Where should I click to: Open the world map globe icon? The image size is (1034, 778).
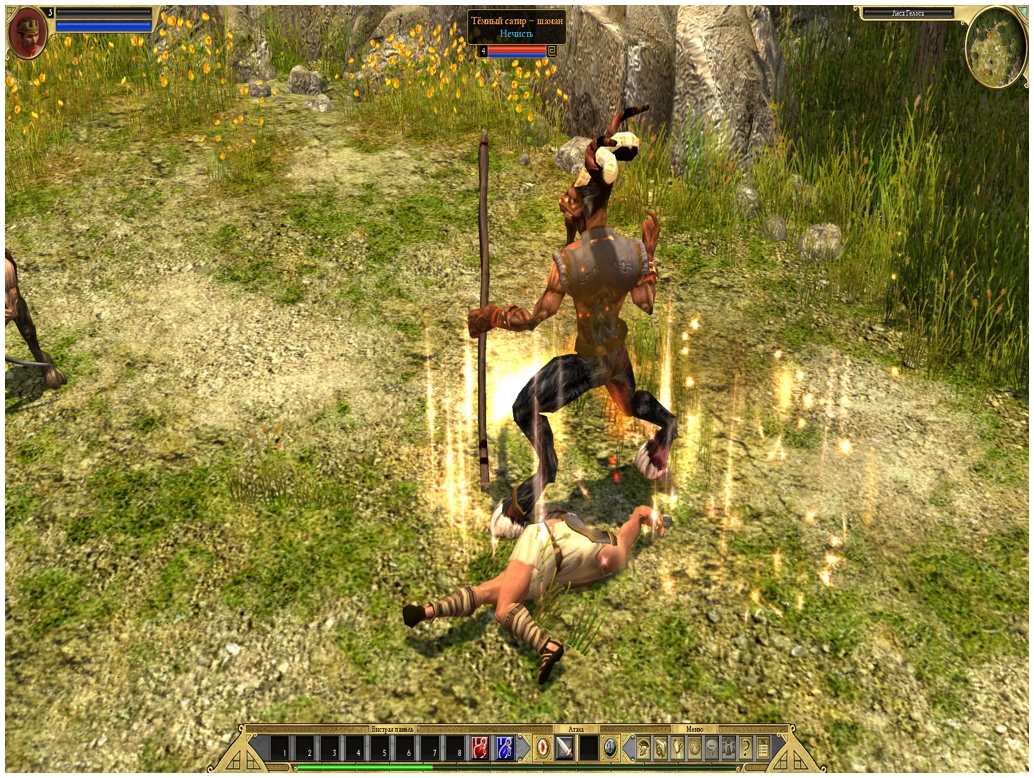(x=695, y=748)
